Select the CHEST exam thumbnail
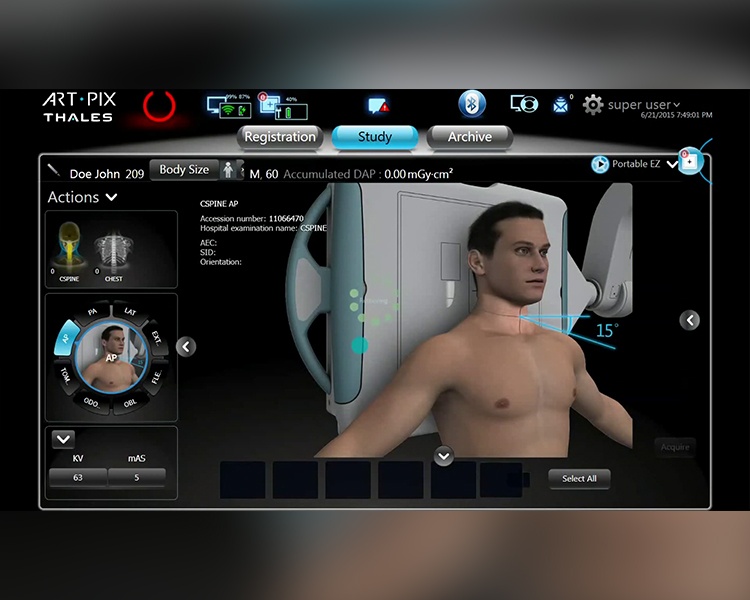 click(x=113, y=256)
